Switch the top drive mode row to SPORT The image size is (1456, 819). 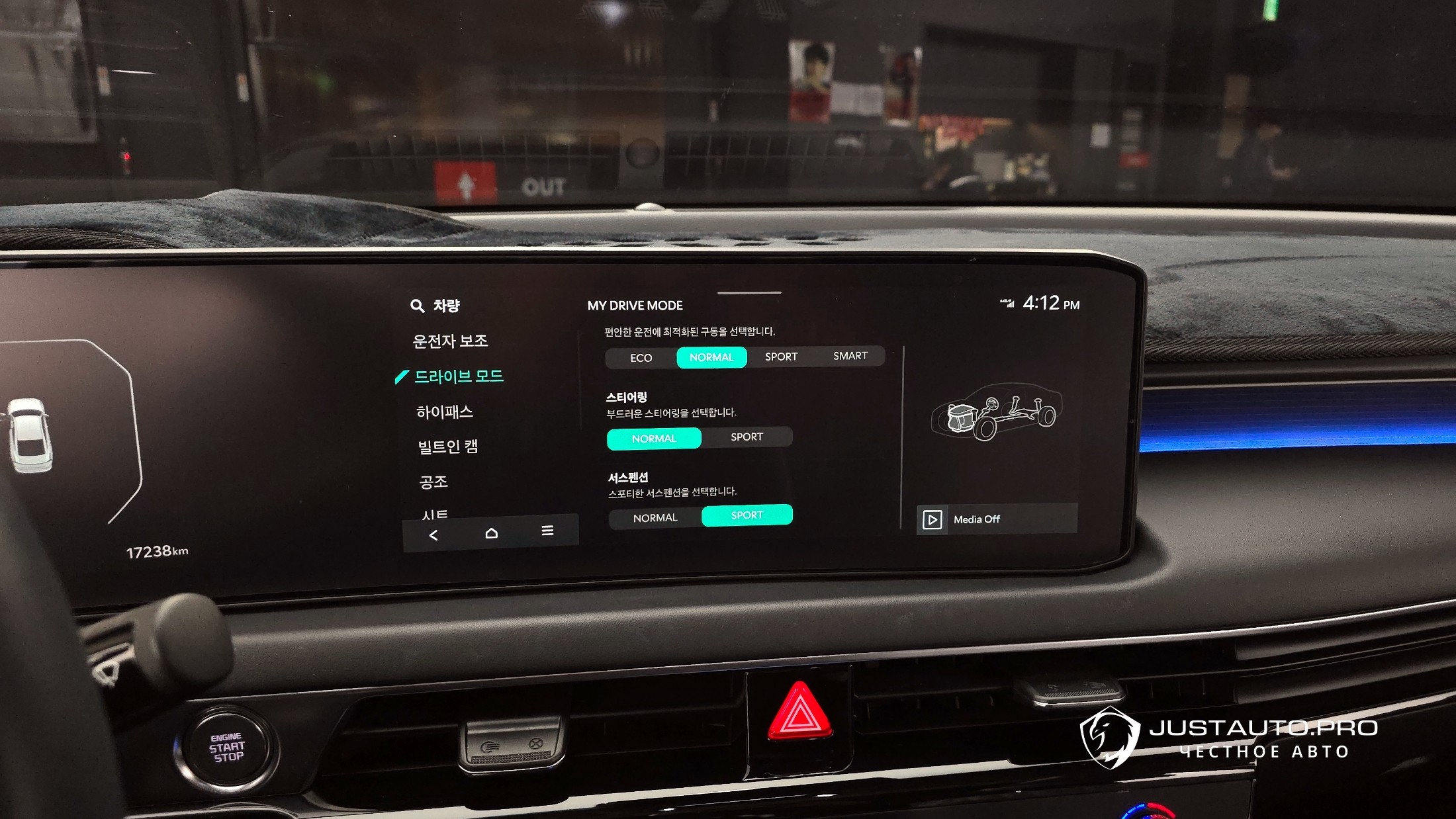781,357
